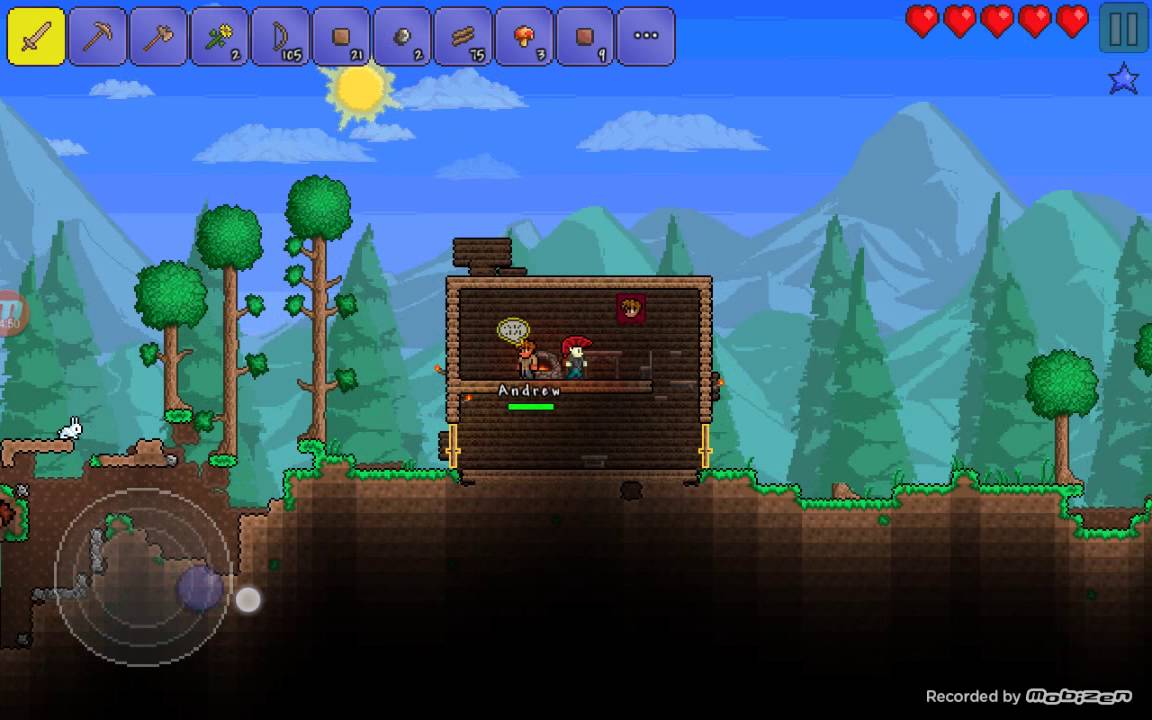This screenshot has width=1152, height=720.
Task: Switch to the wooden bow slot
Action: pyautogui.click(x=281, y=37)
